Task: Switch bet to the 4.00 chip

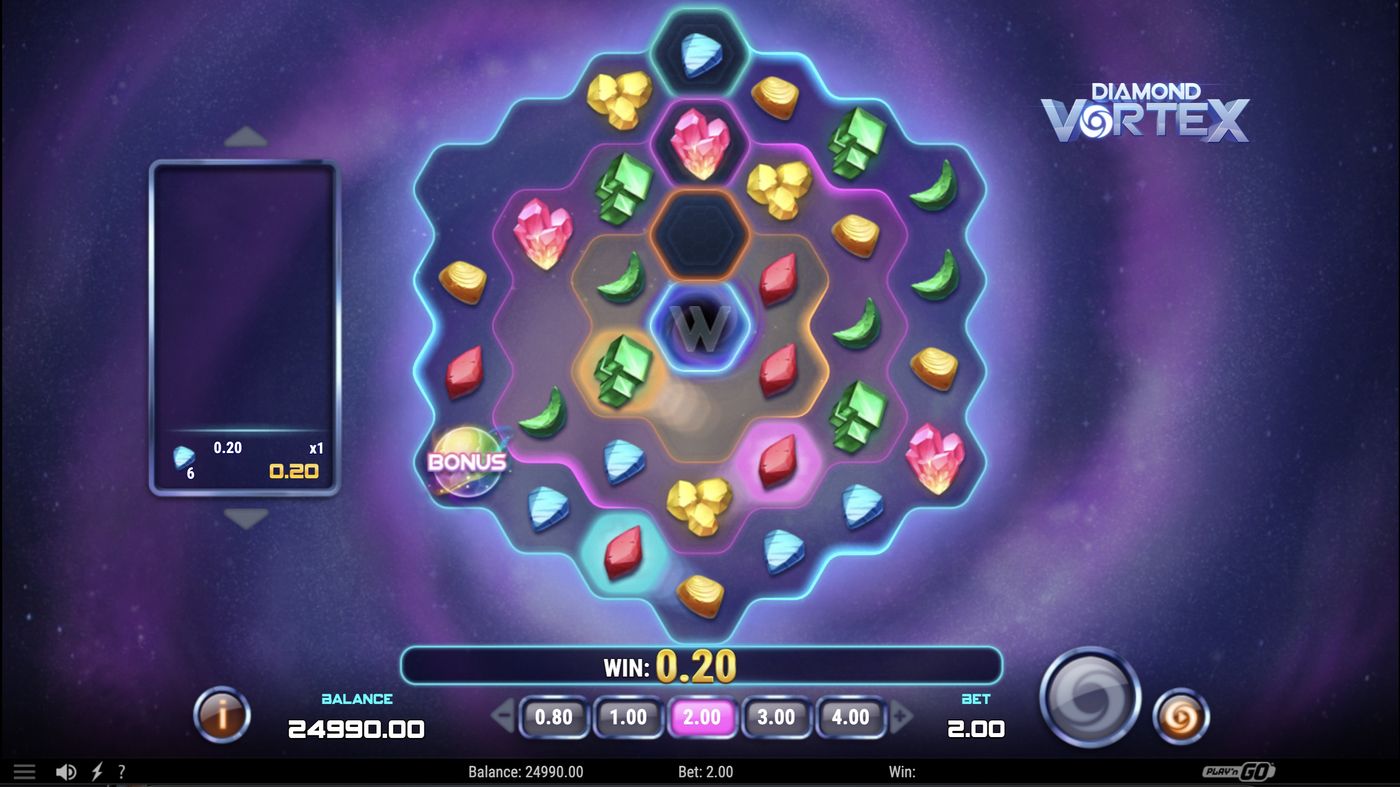Action: 851,717
